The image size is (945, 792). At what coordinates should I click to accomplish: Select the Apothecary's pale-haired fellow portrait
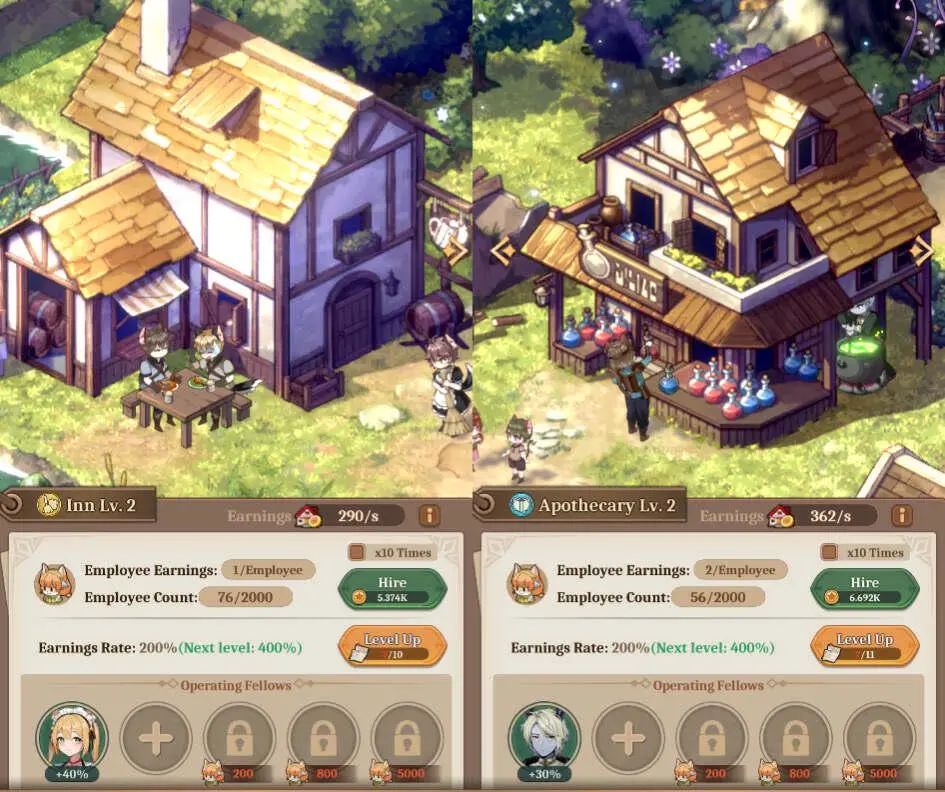point(544,737)
